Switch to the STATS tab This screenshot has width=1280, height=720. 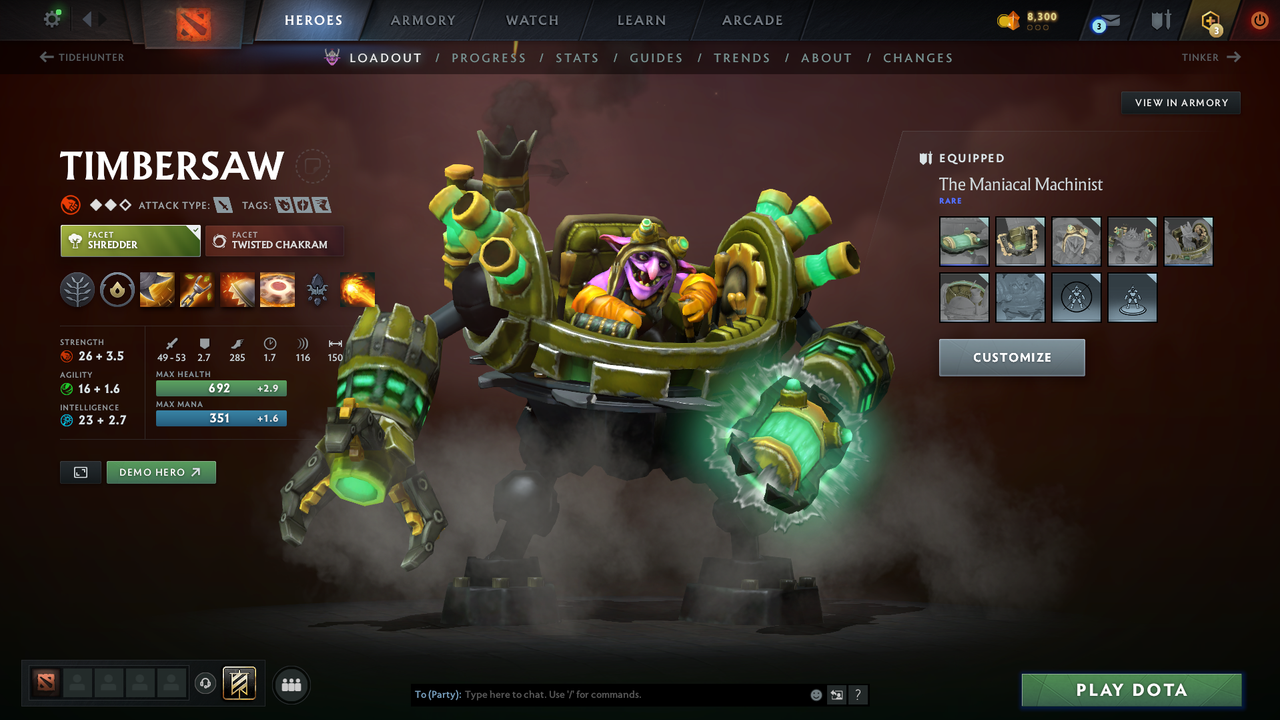point(577,58)
